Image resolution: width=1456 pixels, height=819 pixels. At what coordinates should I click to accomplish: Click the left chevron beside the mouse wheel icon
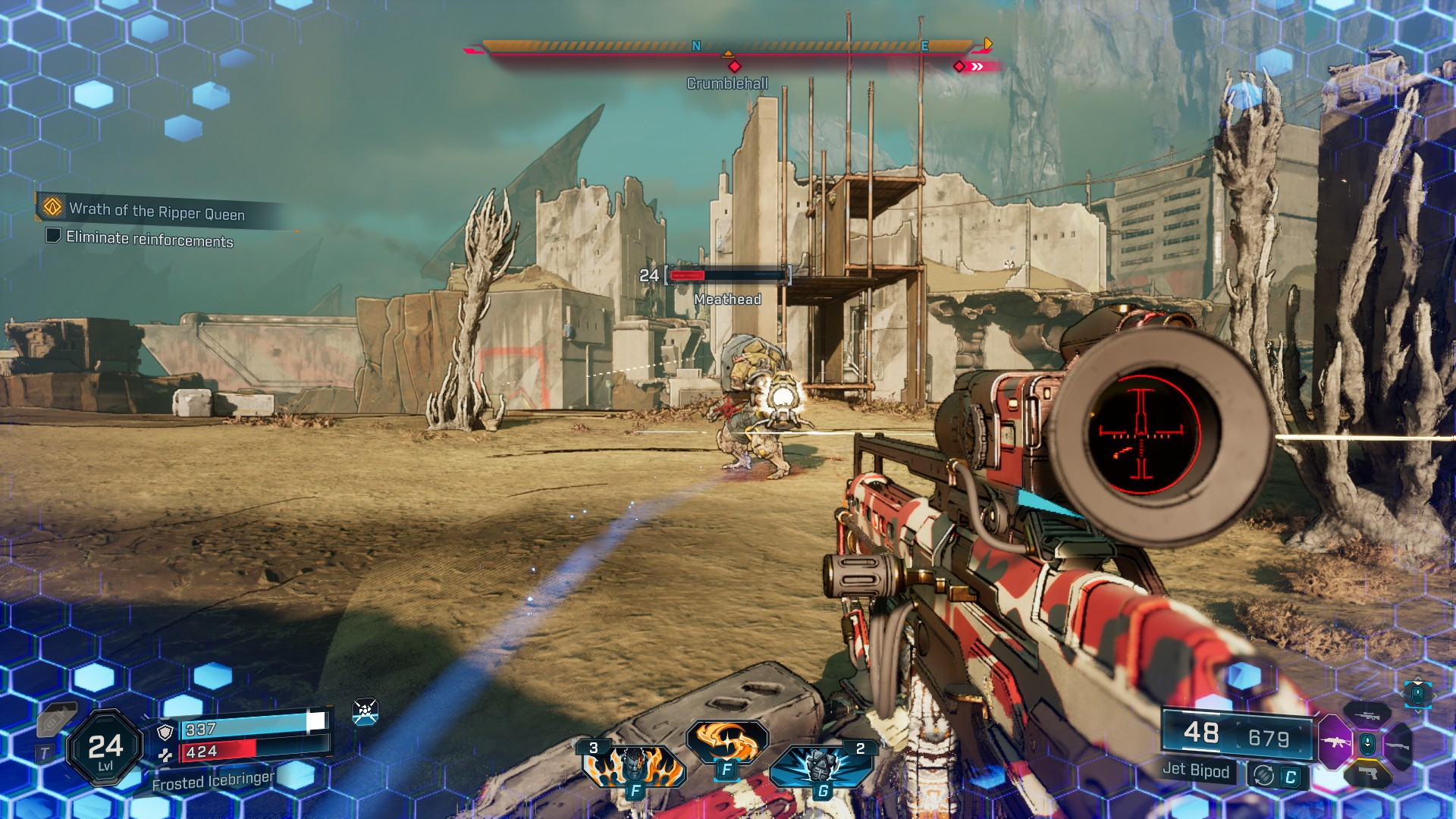[x=1401, y=695]
